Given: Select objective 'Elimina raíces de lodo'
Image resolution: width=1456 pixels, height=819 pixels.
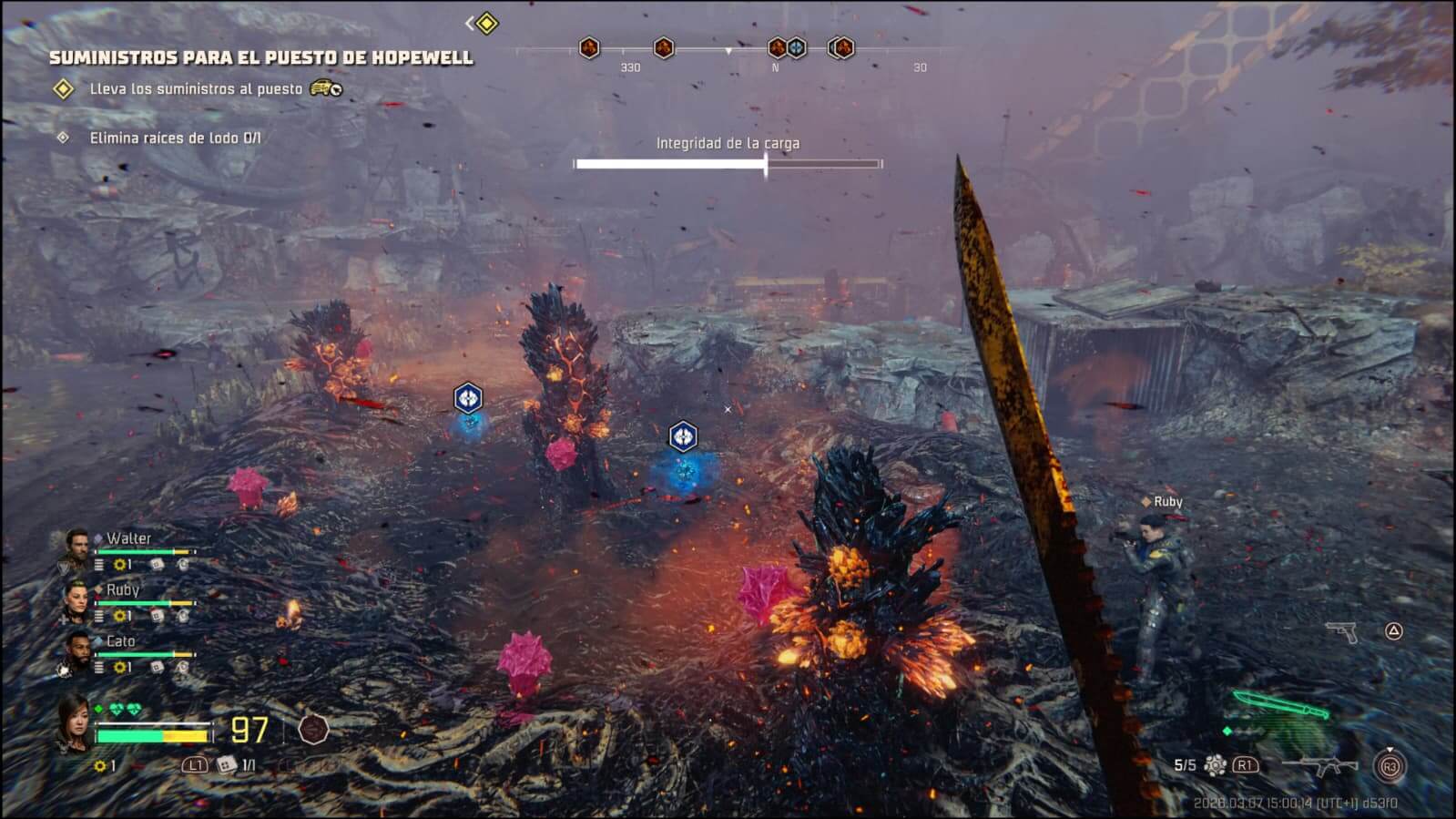Looking at the screenshot, I should (174, 138).
